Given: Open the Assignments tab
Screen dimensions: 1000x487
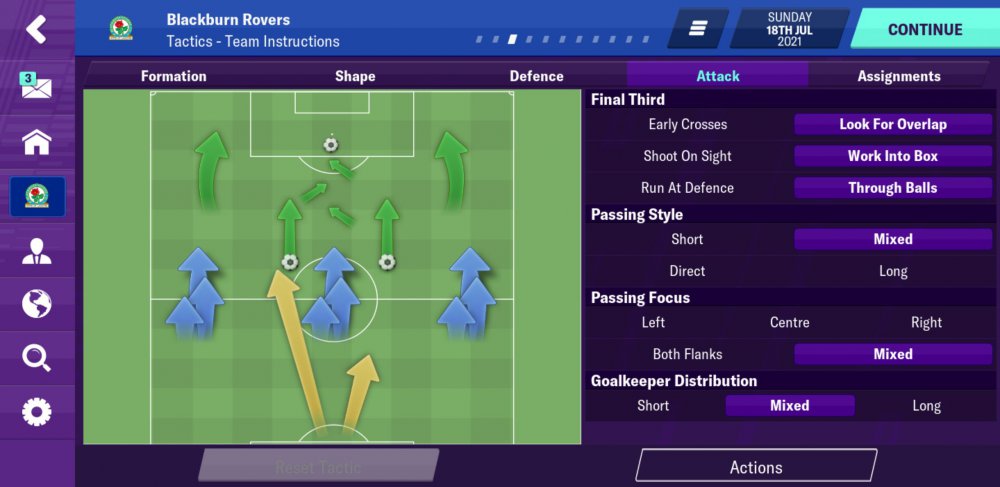Looking at the screenshot, I should (x=898, y=76).
